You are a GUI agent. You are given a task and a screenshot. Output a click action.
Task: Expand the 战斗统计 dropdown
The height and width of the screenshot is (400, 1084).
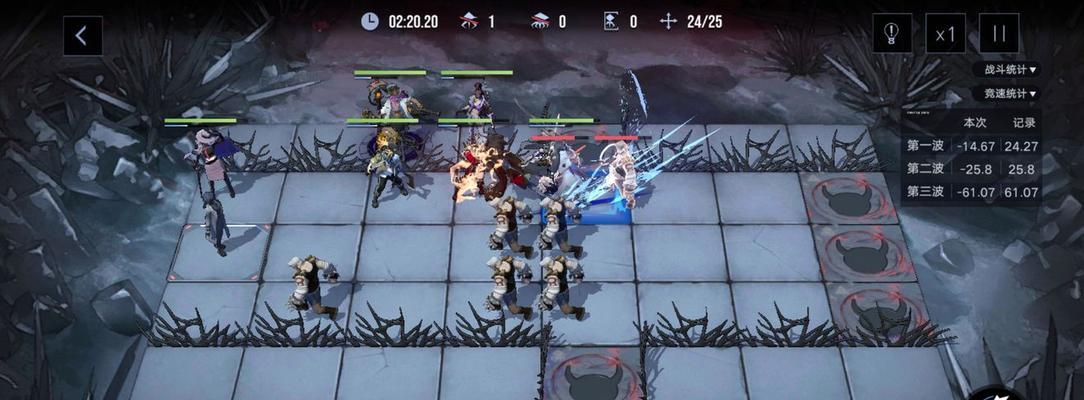coord(1008,70)
